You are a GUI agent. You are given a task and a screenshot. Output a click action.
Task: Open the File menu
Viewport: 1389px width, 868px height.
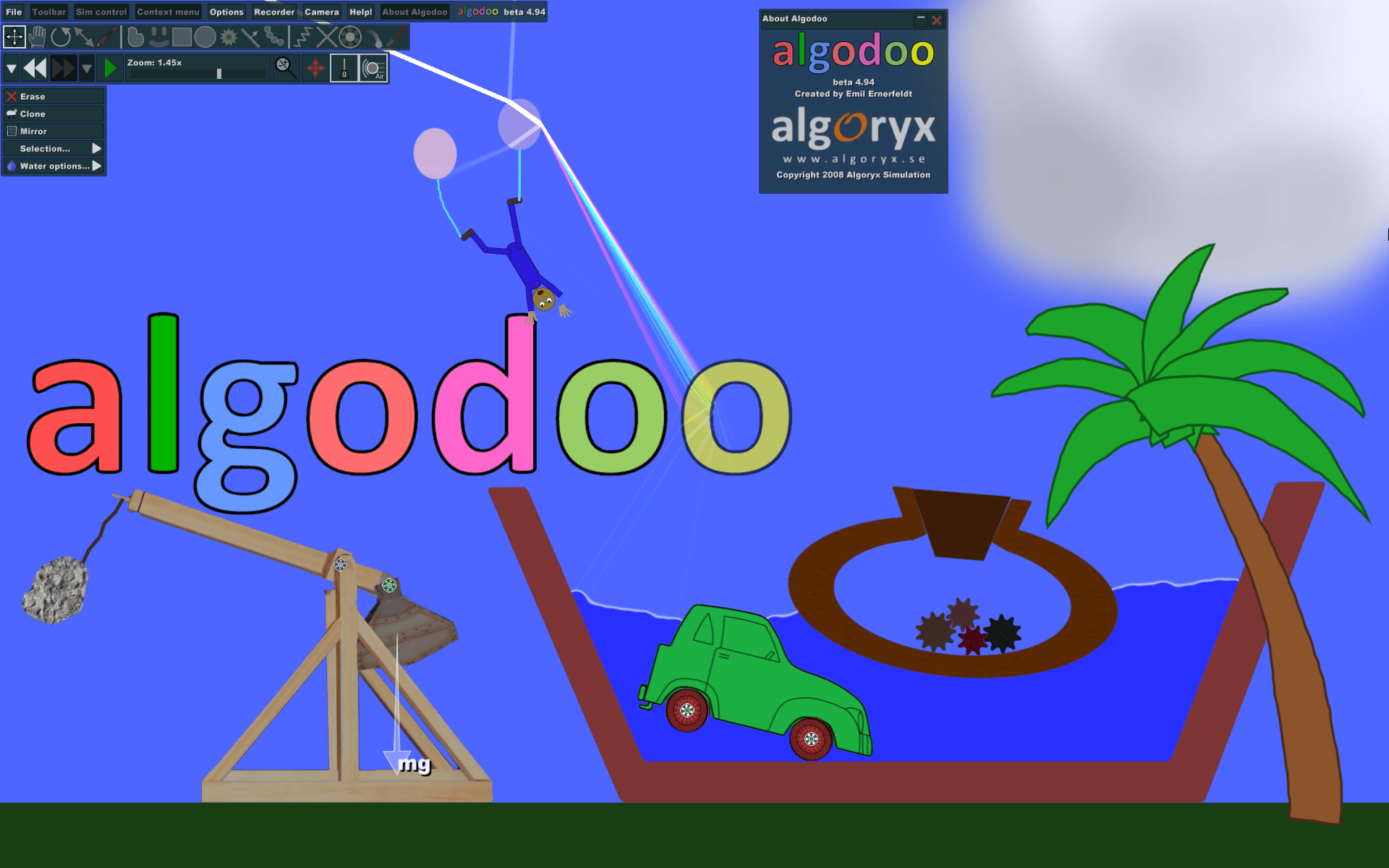point(13,12)
